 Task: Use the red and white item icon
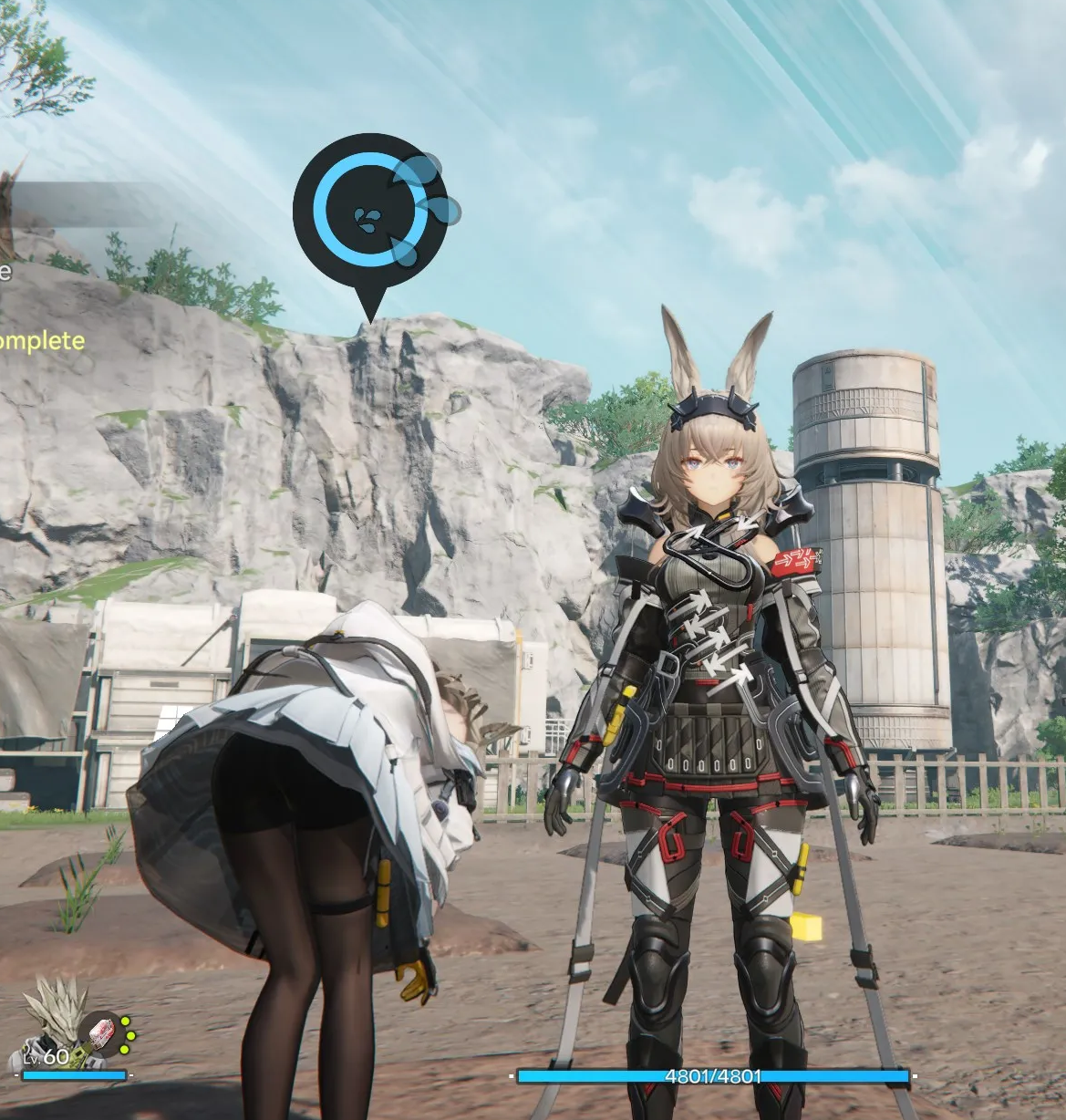point(97,1032)
